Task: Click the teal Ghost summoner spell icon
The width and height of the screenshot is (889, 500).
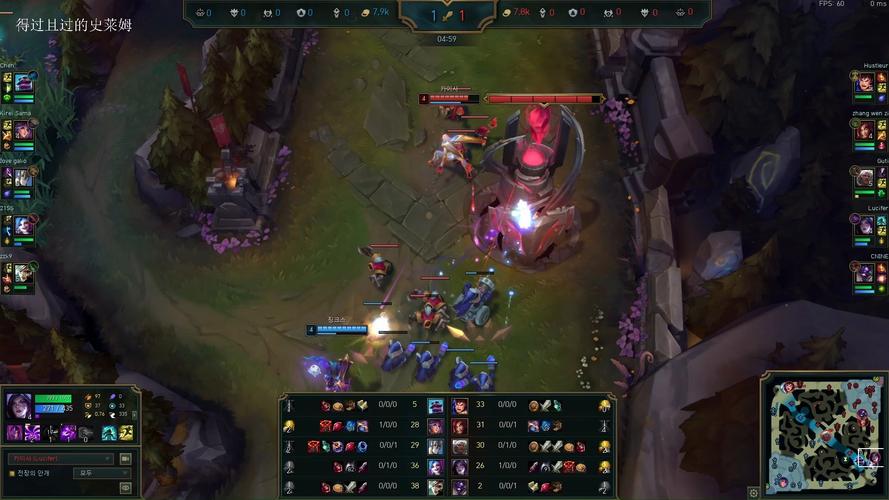Action: (x=109, y=433)
